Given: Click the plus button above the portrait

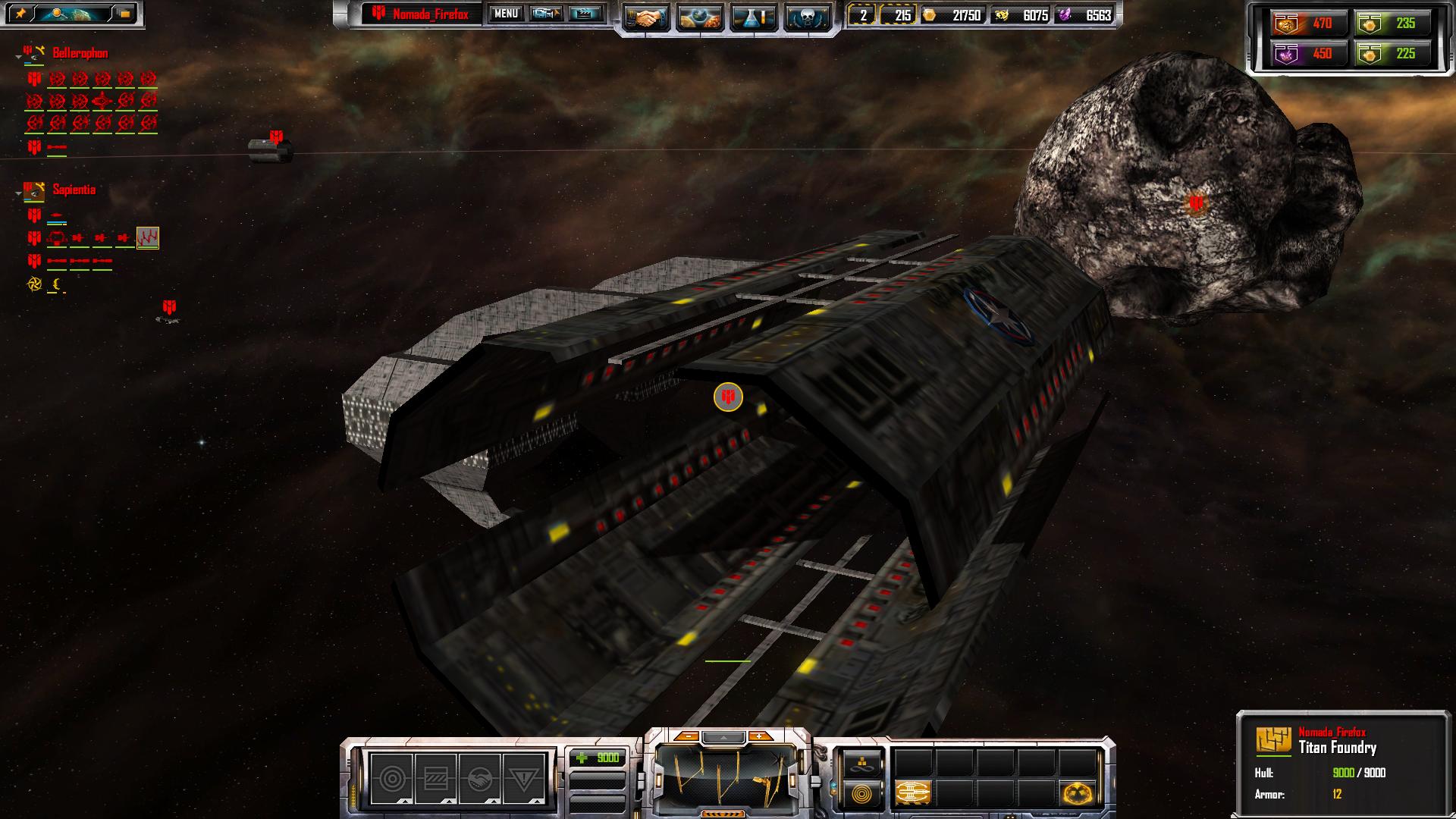Looking at the screenshot, I should click(x=759, y=736).
